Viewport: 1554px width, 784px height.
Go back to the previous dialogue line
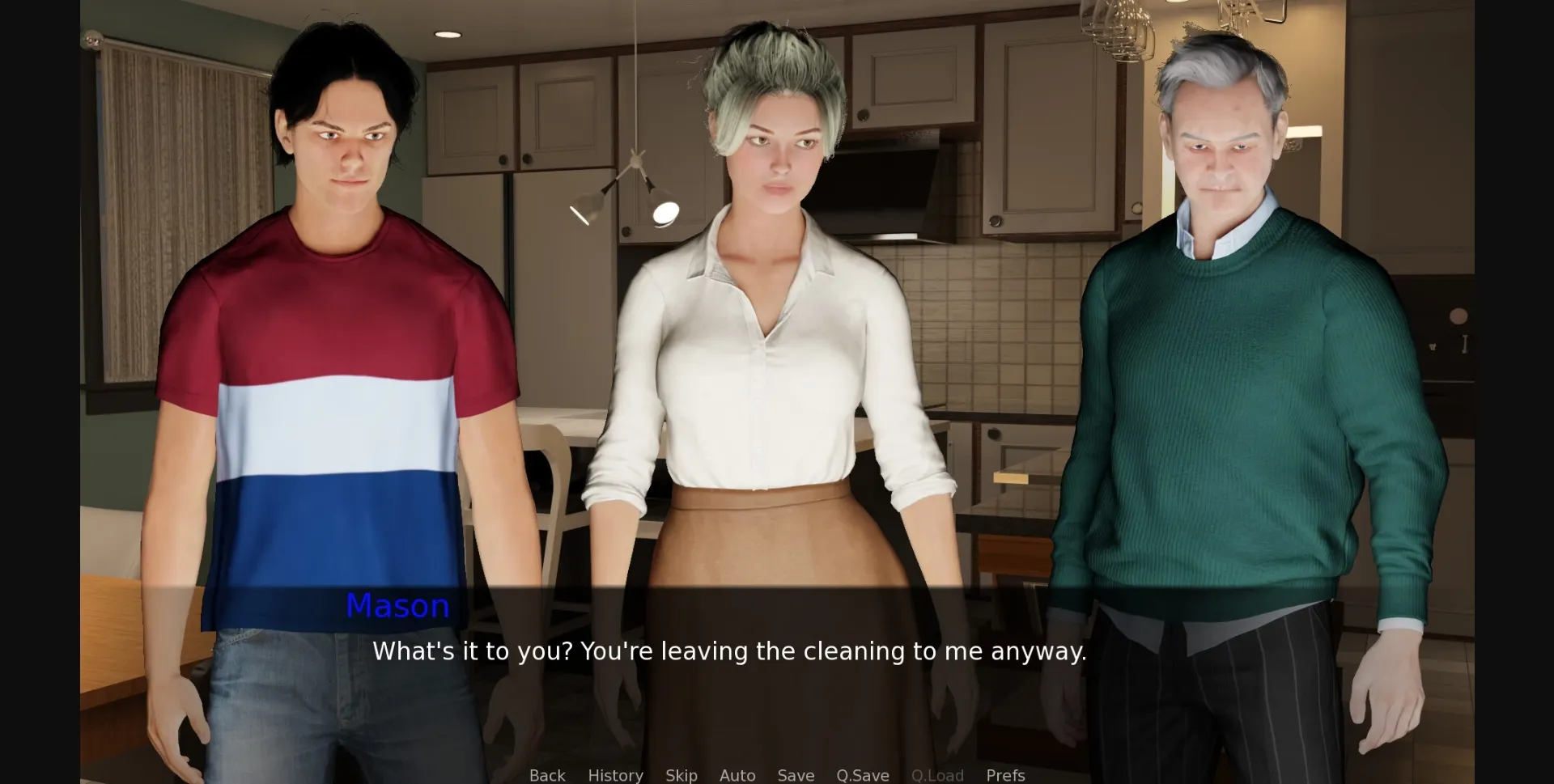[547, 775]
